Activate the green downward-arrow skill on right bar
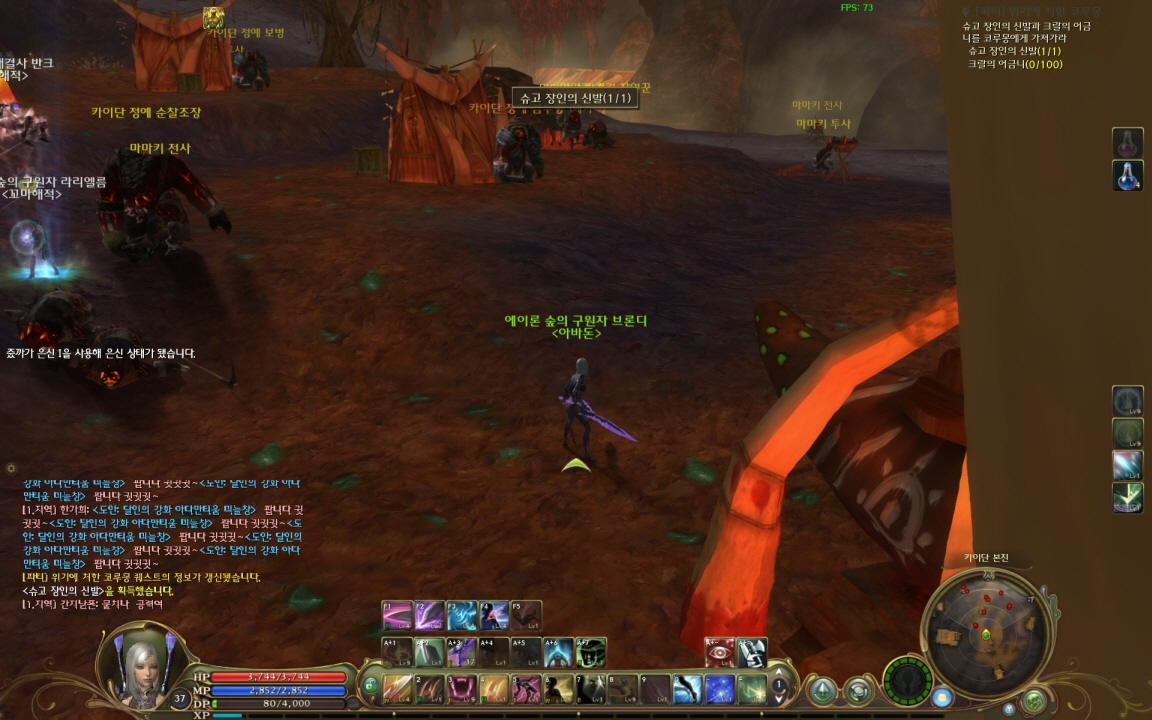The height and width of the screenshot is (720, 1152). click(x=1128, y=497)
